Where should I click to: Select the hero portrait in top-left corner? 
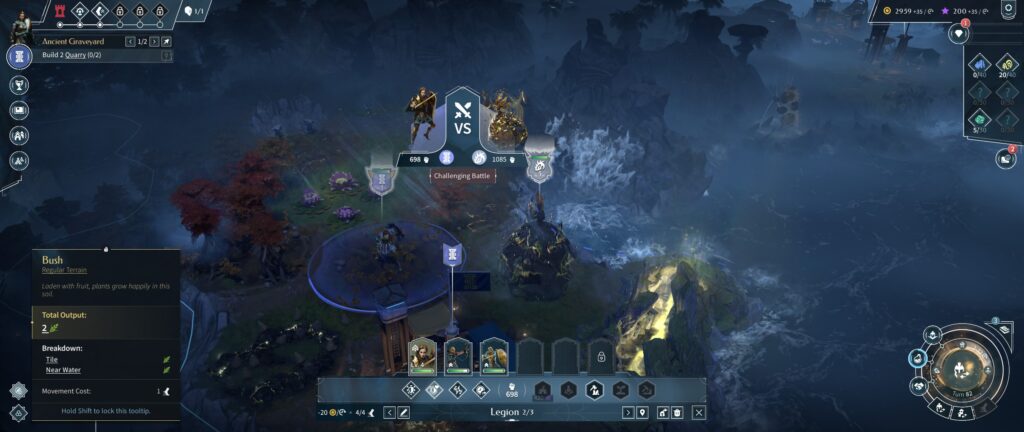coord(22,23)
